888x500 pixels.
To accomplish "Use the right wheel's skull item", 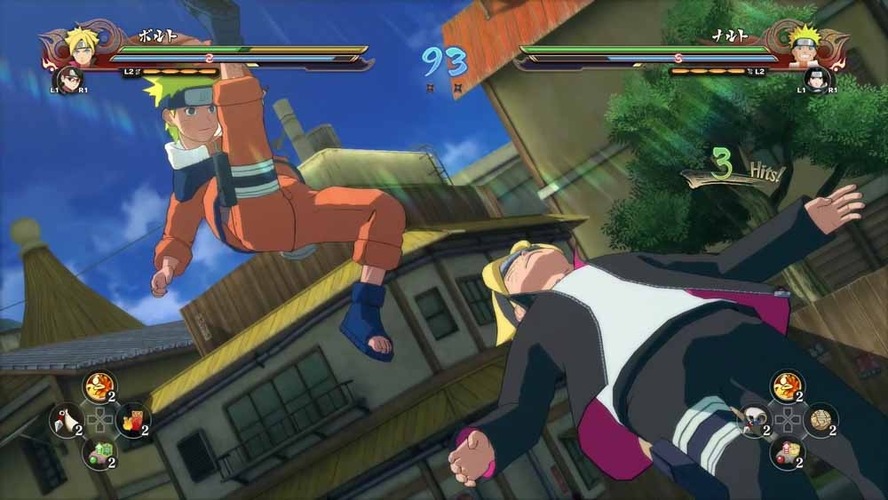I will pos(754,420).
